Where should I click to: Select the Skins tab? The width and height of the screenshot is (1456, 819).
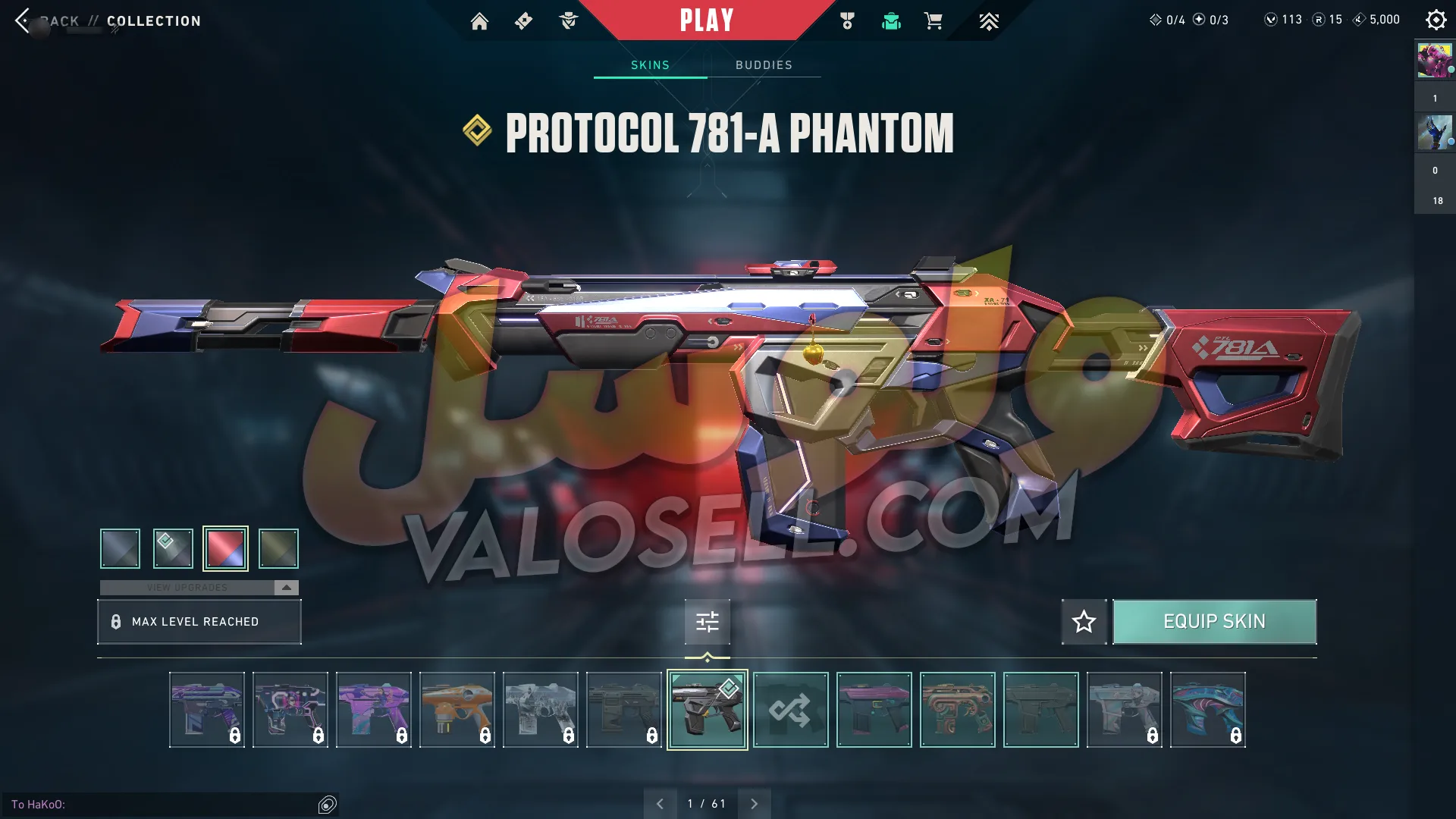(x=650, y=65)
